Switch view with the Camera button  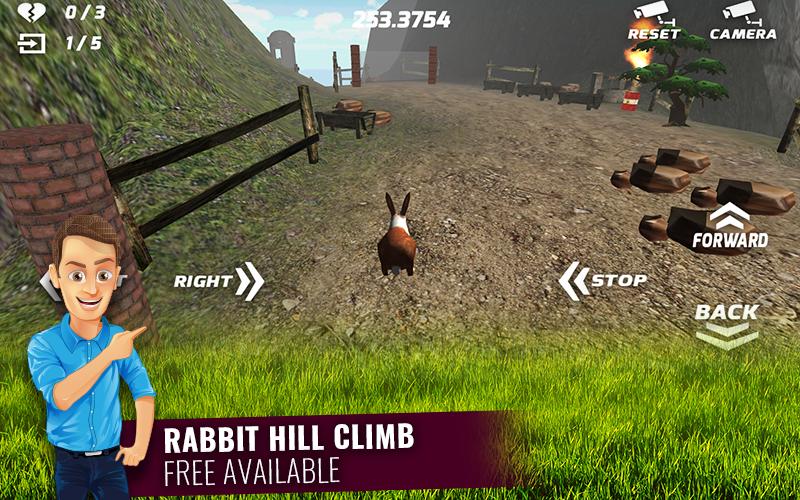pyautogui.click(x=742, y=21)
